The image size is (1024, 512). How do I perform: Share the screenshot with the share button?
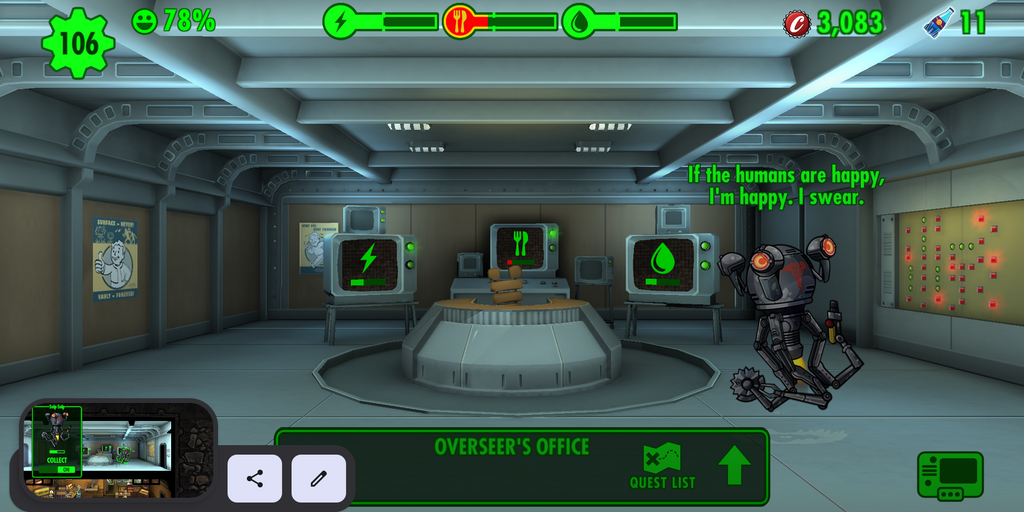pos(255,478)
